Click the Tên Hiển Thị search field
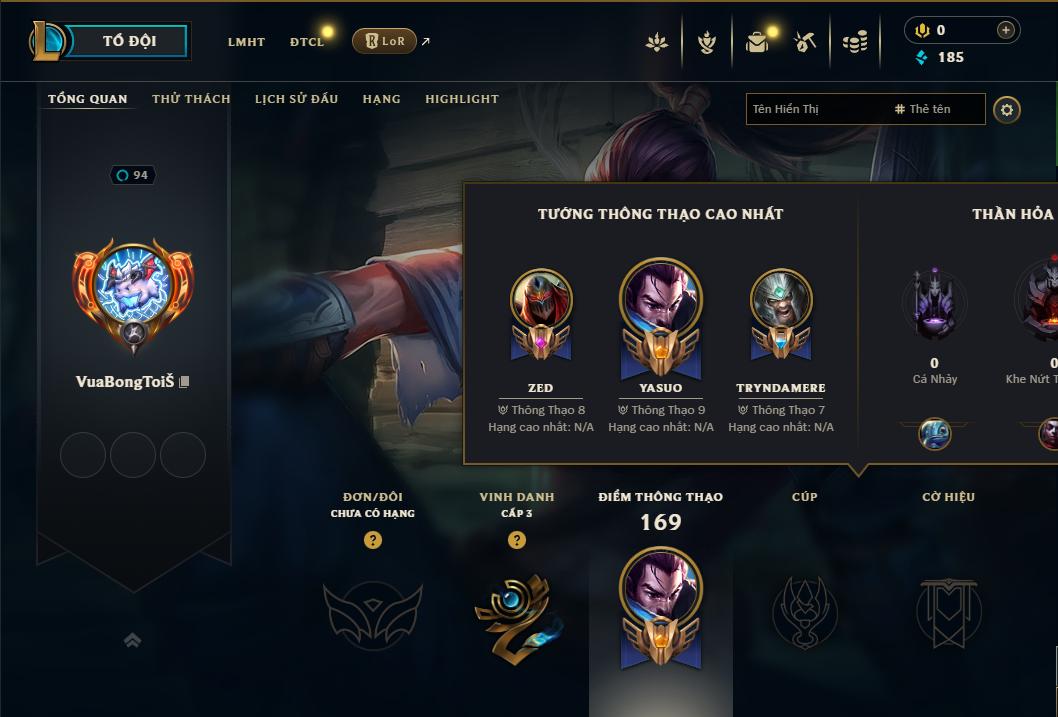 pyautogui.click(x=815, y=109)
